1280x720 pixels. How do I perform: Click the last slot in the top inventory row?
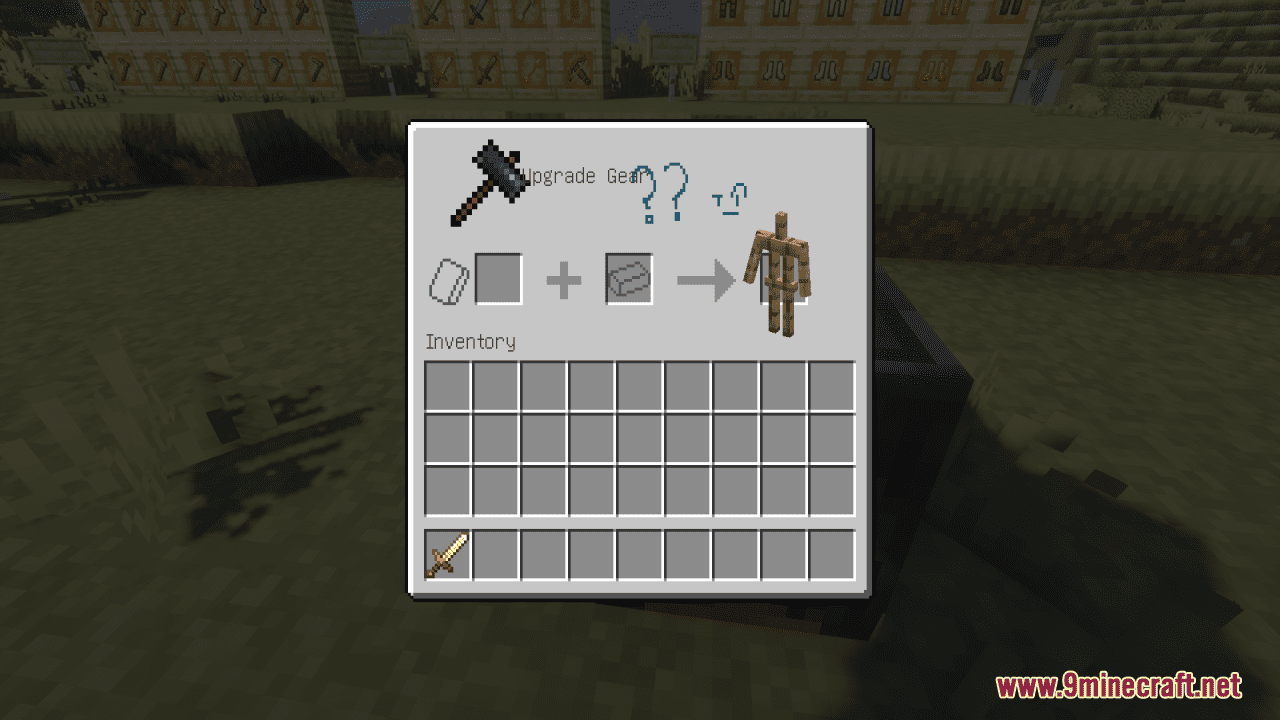(830, 387)
